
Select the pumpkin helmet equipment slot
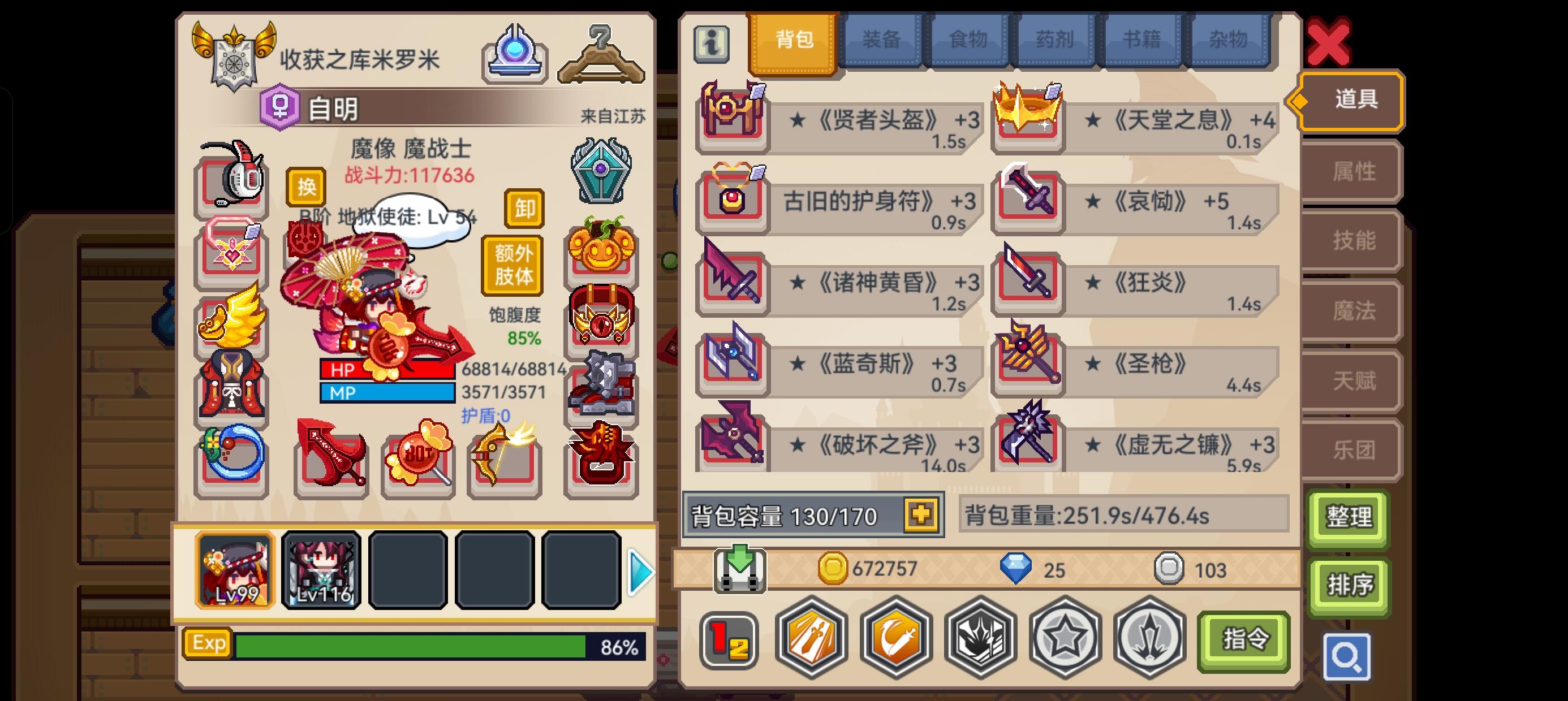pyautogui.click(x=600, y=252)
